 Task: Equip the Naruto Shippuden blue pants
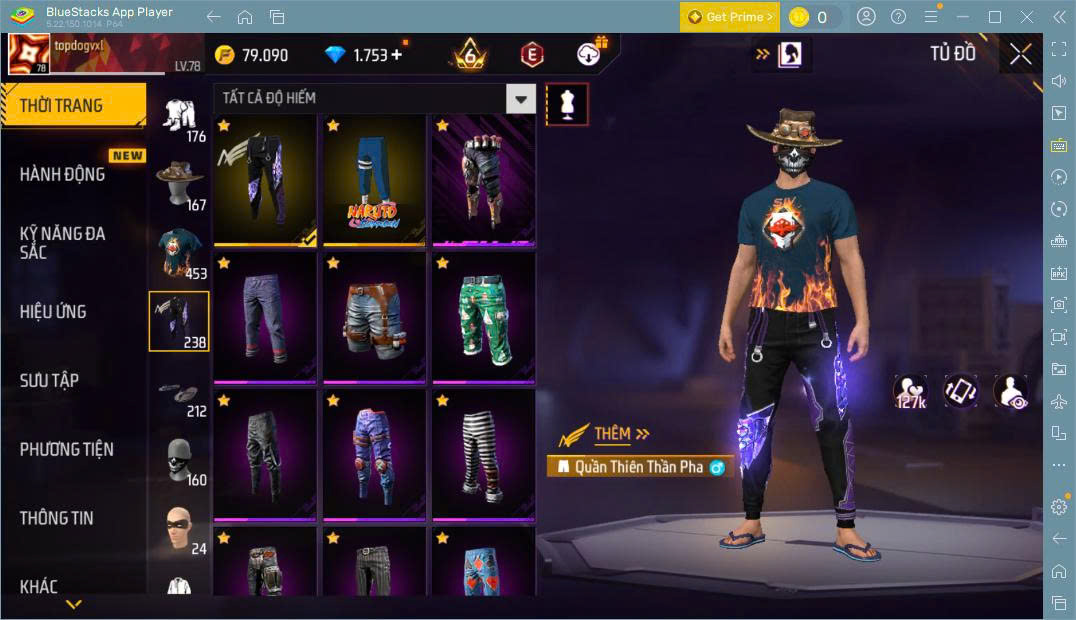(374, 180)
